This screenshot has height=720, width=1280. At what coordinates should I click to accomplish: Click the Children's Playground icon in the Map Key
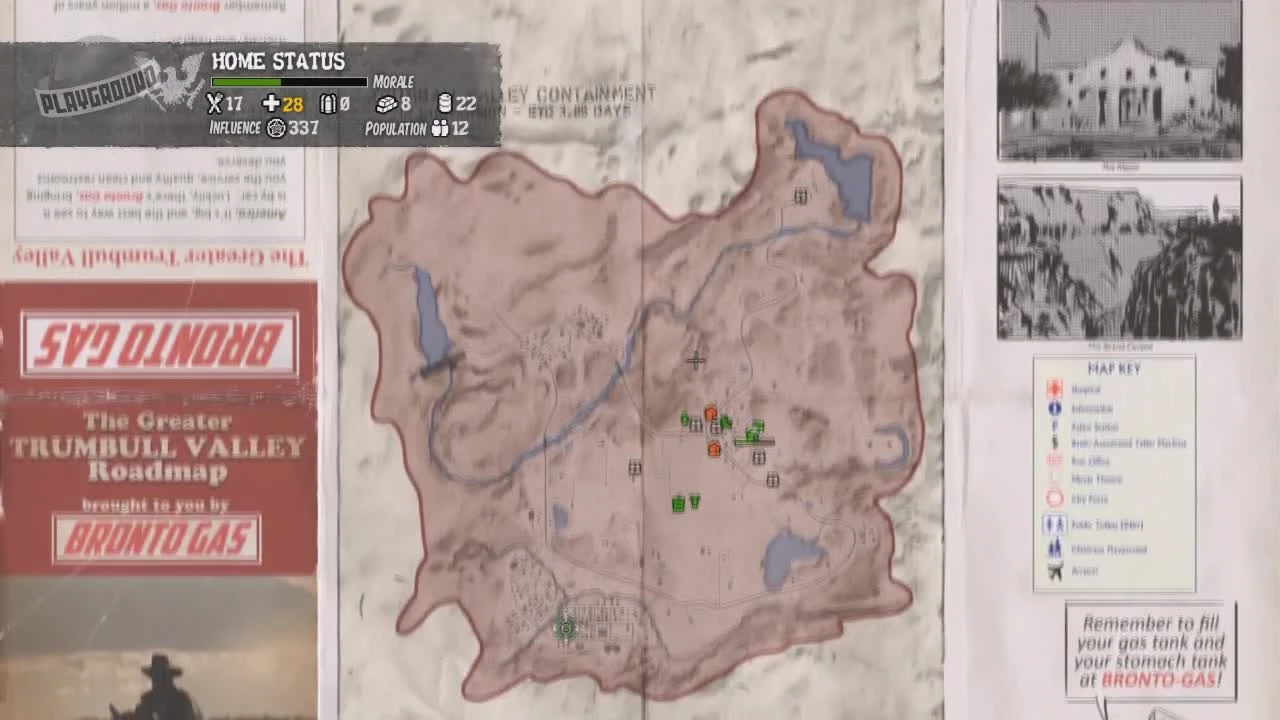pyautogui.click(x=1054, y=548)
